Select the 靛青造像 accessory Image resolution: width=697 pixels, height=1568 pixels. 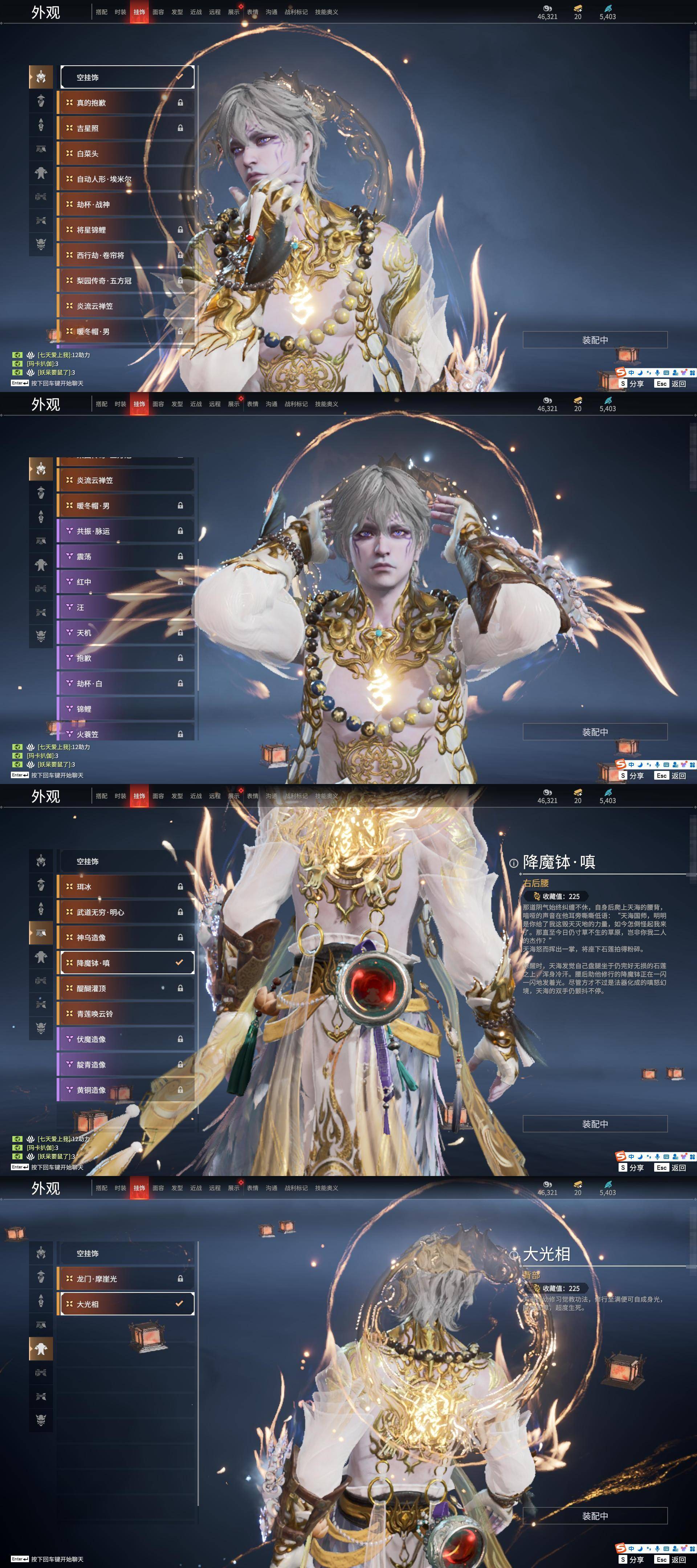tap(127, 1065)
